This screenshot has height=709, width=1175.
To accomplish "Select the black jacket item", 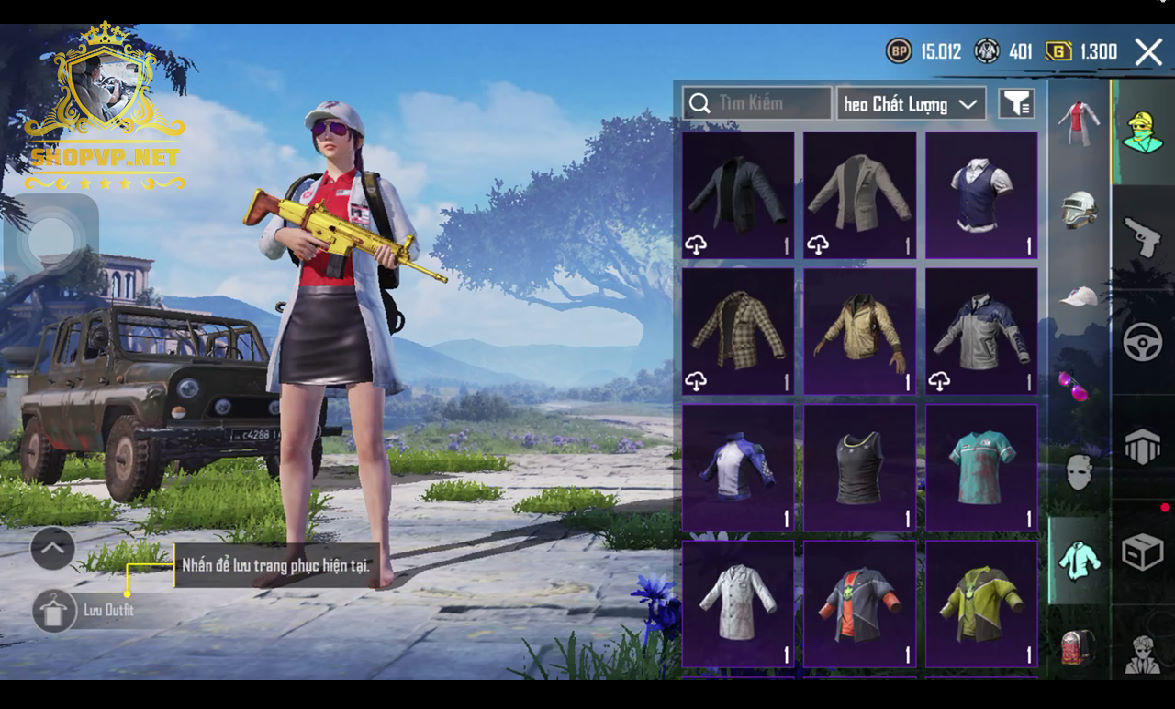I will click(738, 195).
